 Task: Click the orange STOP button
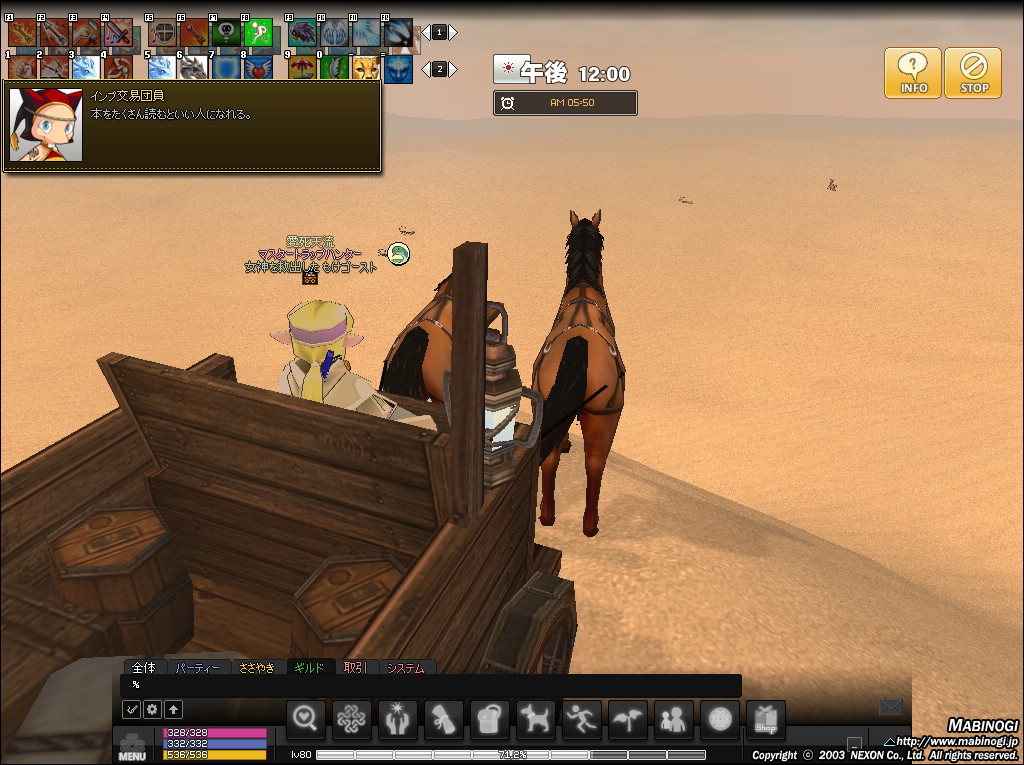click(x=973, y=73)
